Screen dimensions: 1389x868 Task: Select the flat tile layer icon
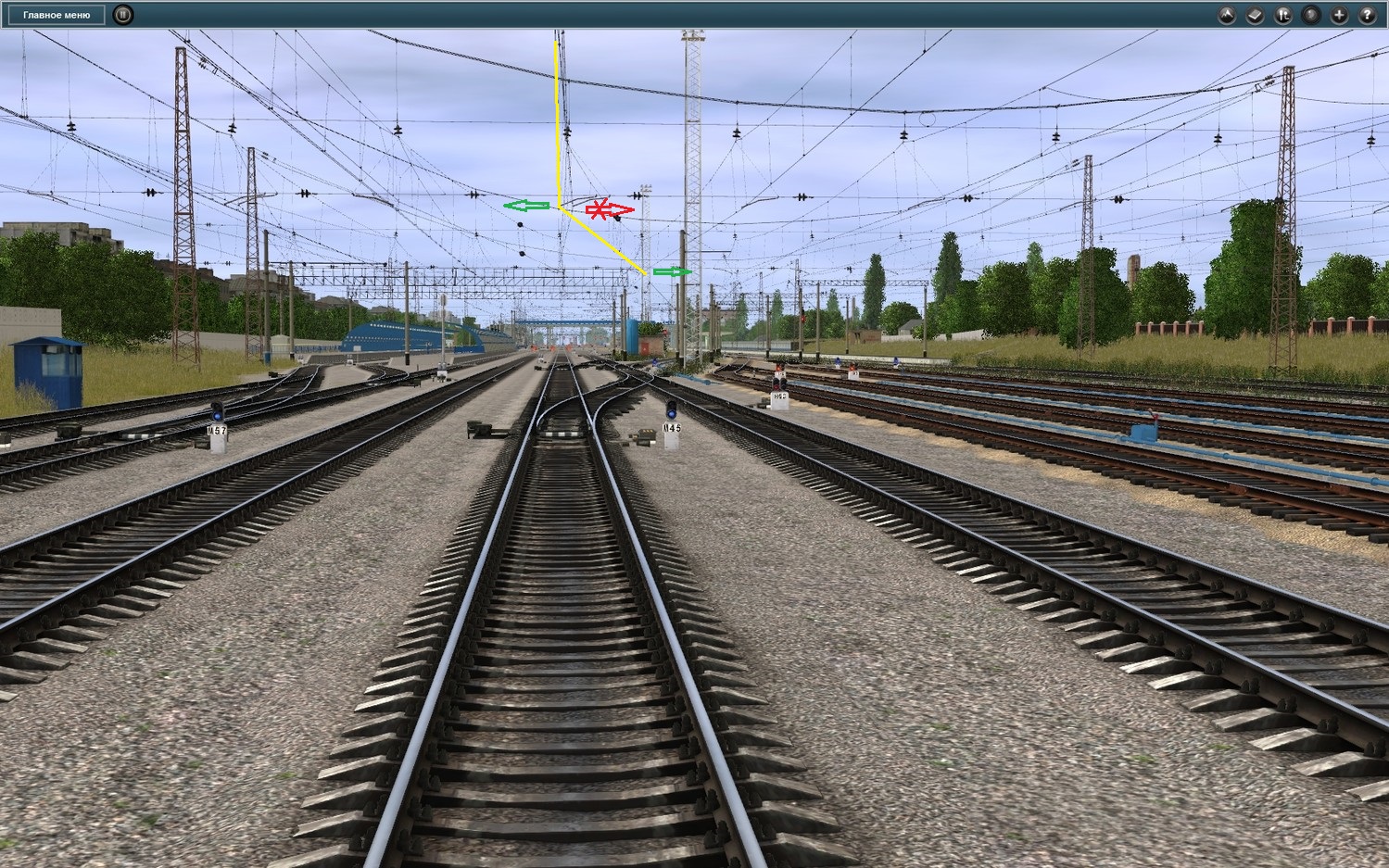tap(1255, 15)
